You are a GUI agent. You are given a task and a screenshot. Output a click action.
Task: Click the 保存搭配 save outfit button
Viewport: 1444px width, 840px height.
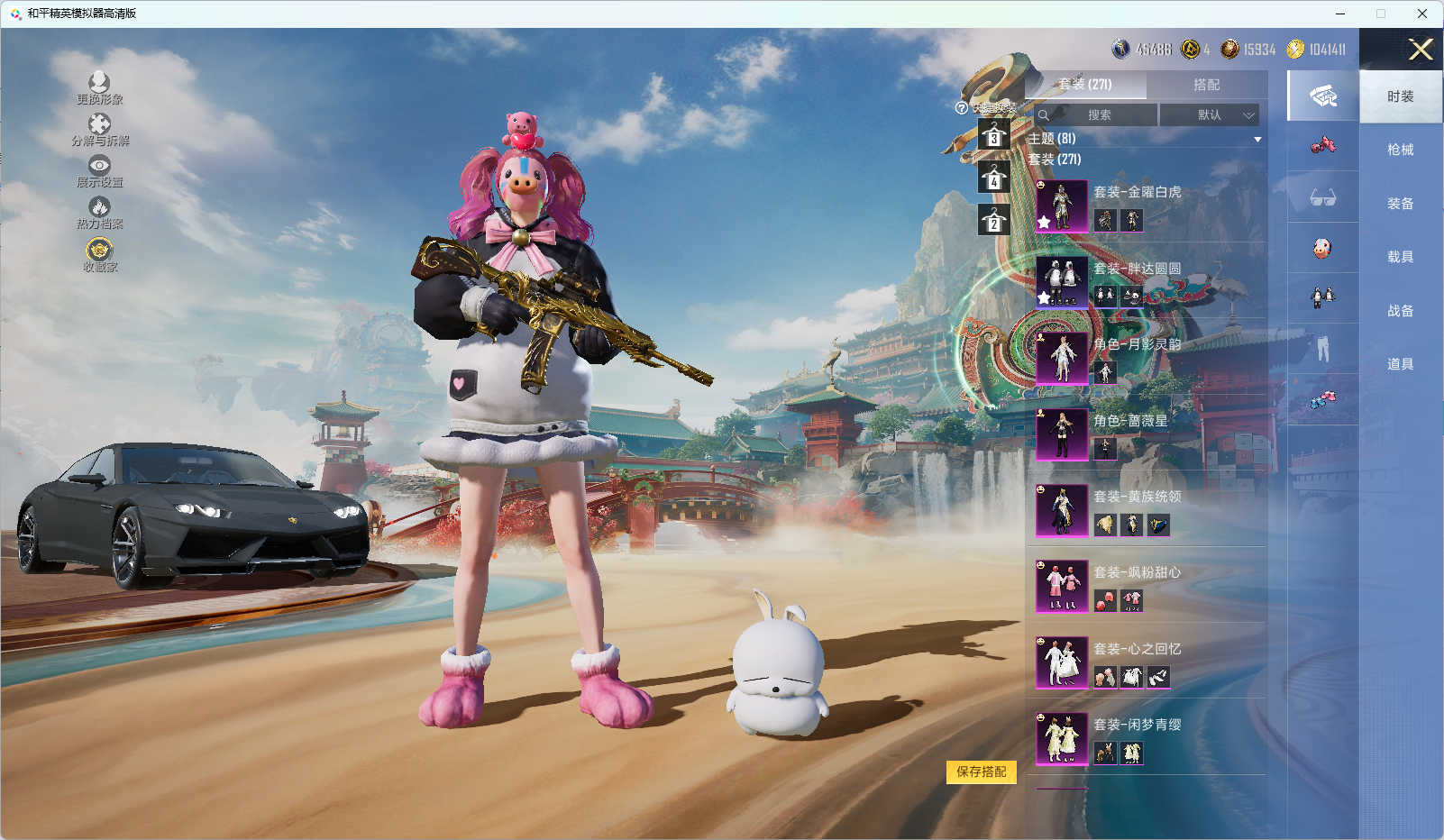[981, 772]
